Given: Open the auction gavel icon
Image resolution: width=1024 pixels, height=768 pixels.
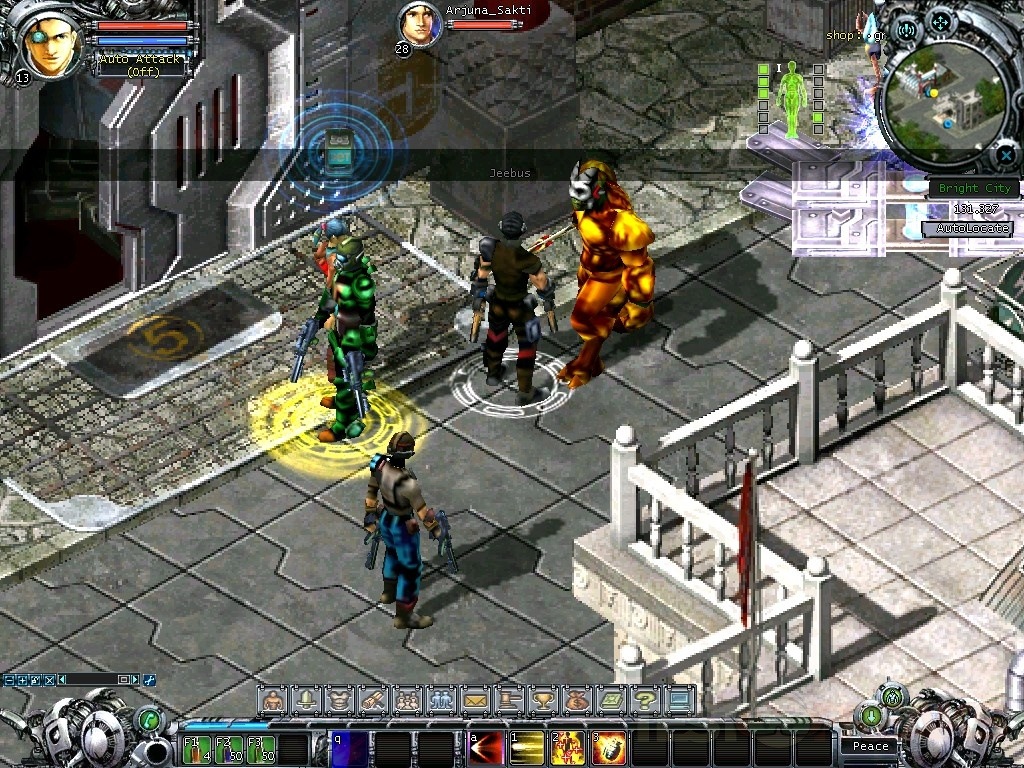Looking at the screenshot, I should (x=509, y=700).
